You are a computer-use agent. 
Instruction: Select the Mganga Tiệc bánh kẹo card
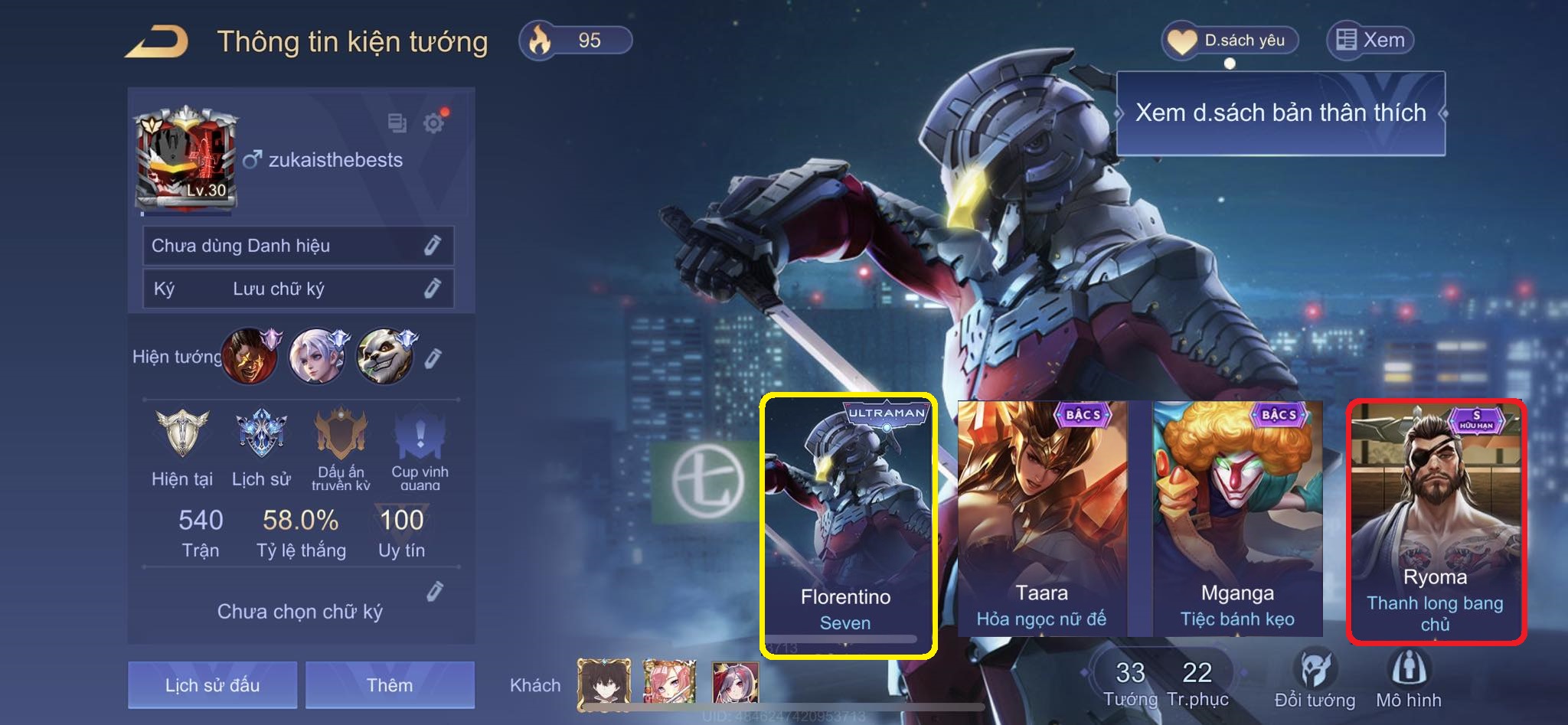click(x=1238, y=518)
